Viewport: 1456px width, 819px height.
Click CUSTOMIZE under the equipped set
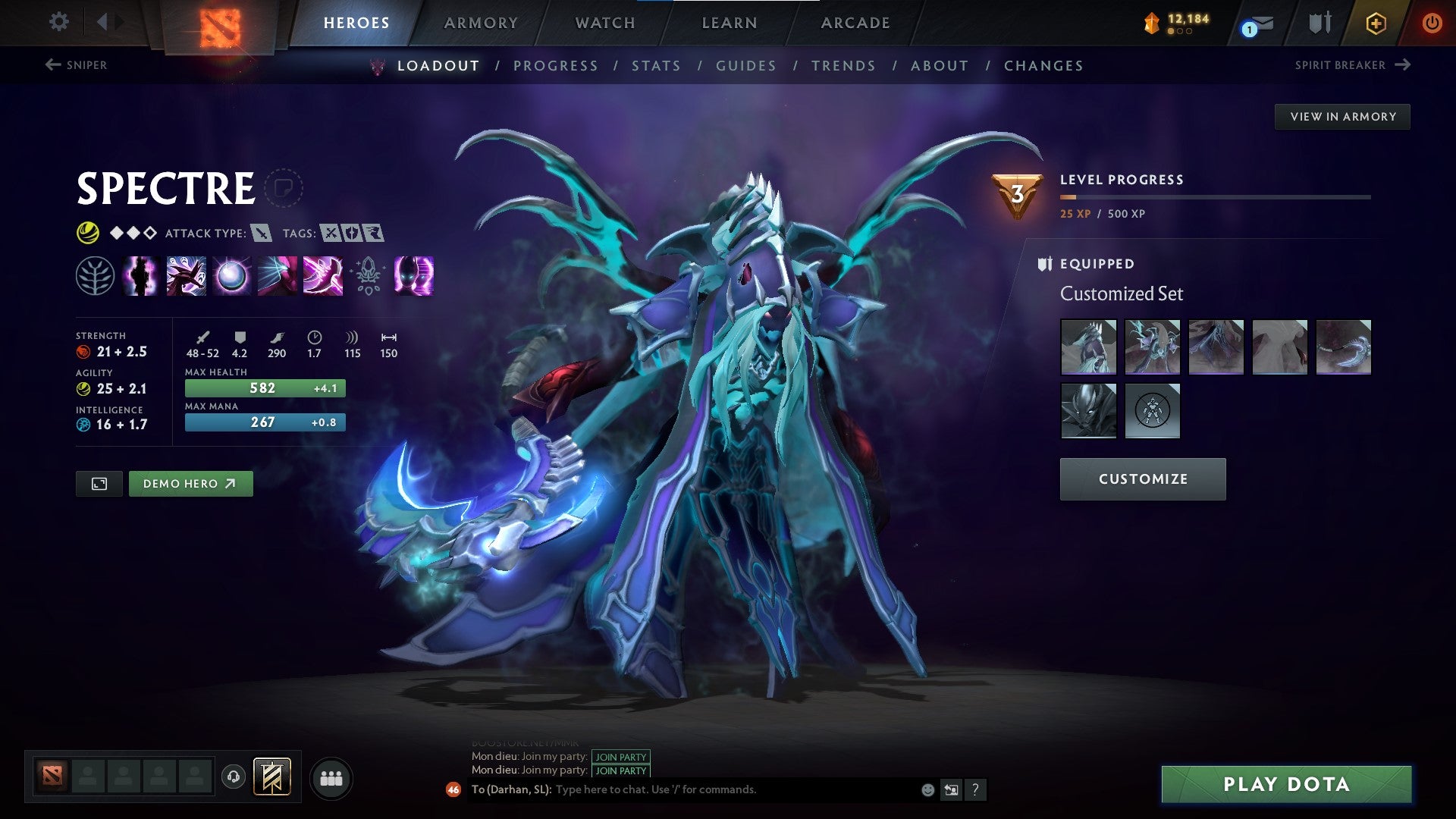click(x=1142, y=479)
